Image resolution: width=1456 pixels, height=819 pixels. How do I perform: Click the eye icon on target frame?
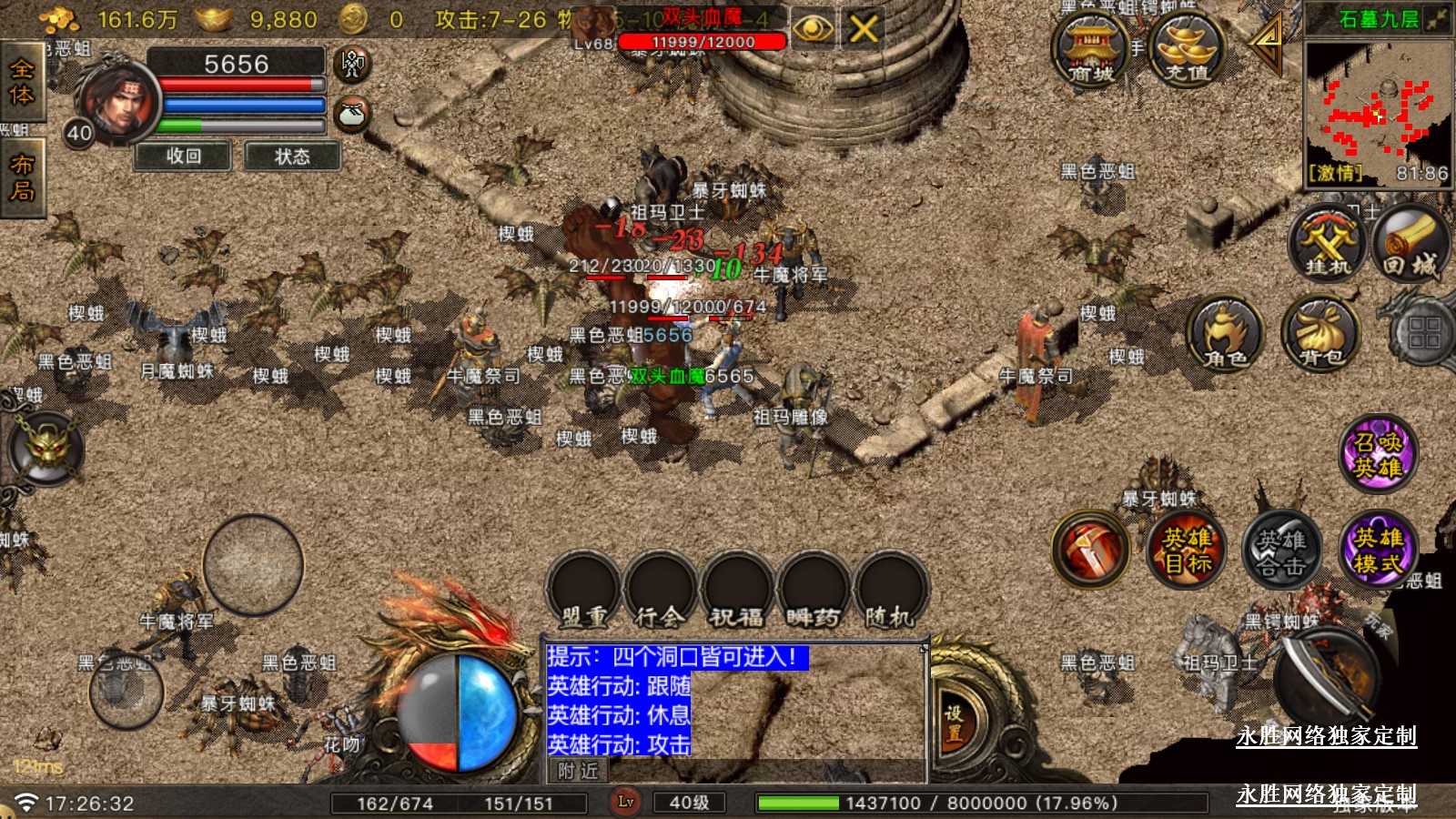point(813,29)
